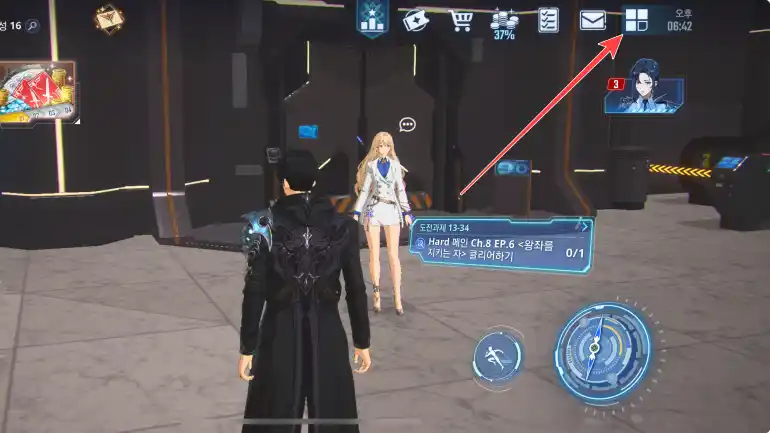
Task: Open the golden winged emblem icon
Action: pos(109,18)
